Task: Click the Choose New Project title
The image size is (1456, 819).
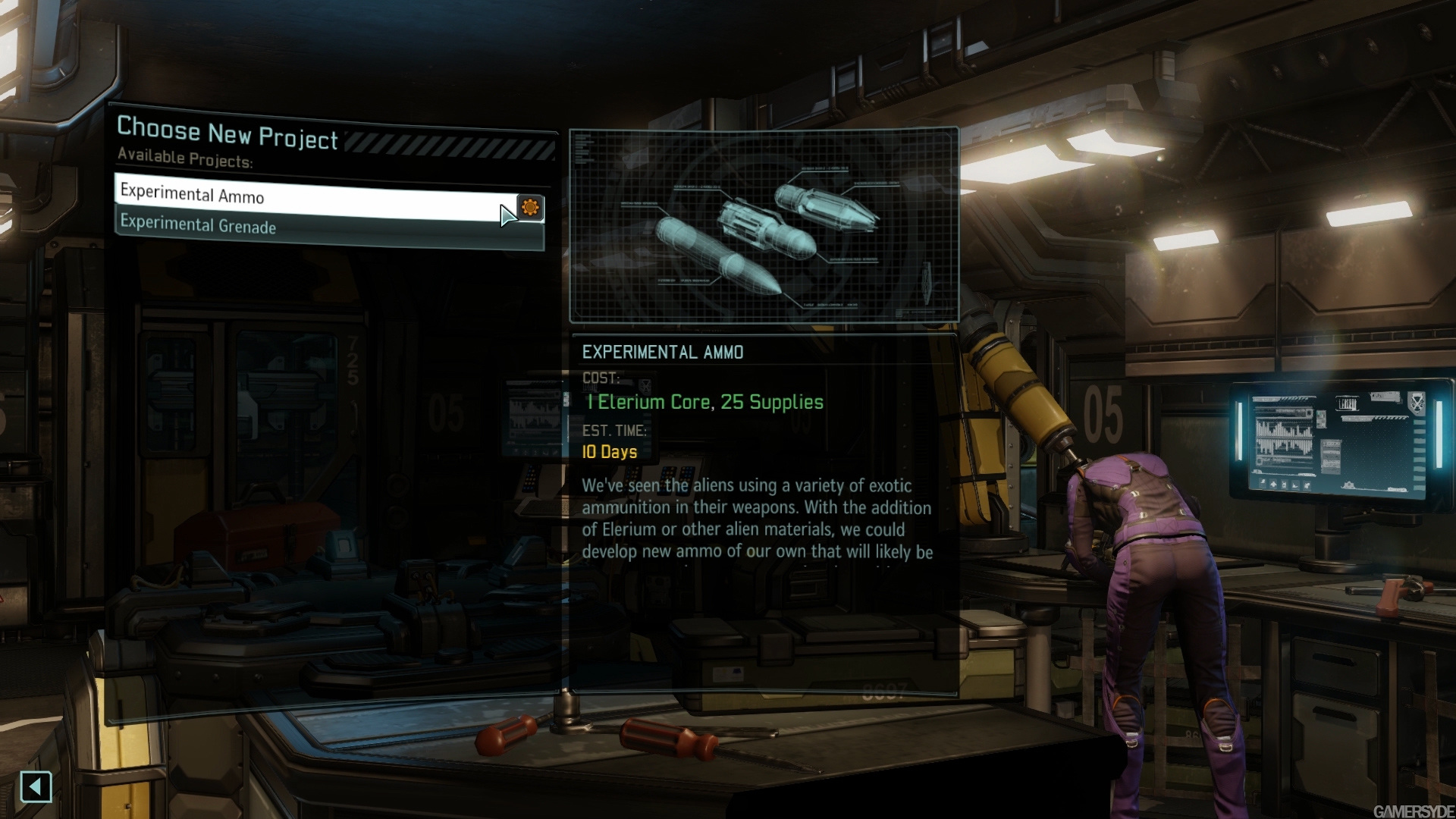Action: [227, 130]
